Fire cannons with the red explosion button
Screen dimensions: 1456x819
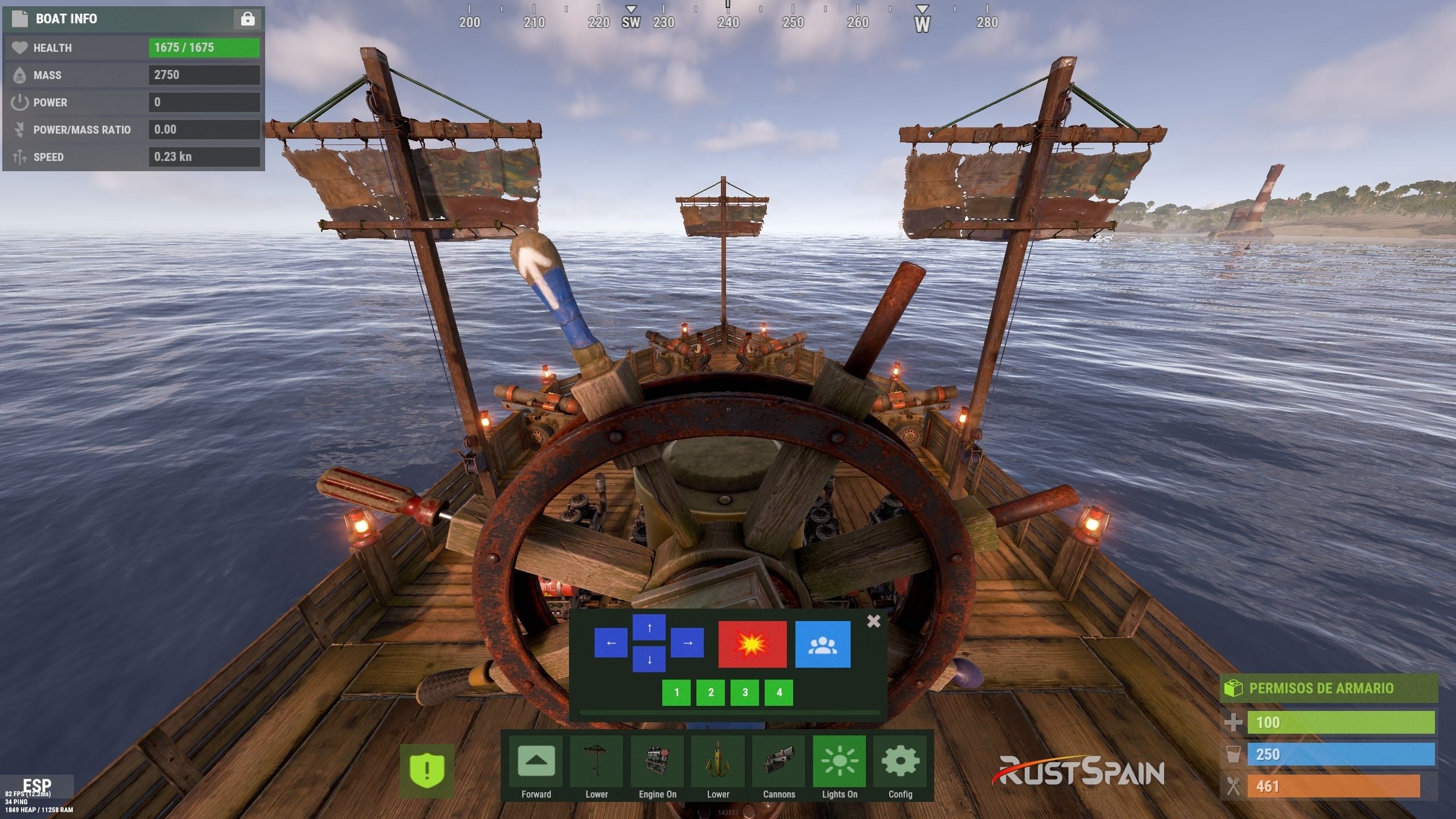pos(752,644)
